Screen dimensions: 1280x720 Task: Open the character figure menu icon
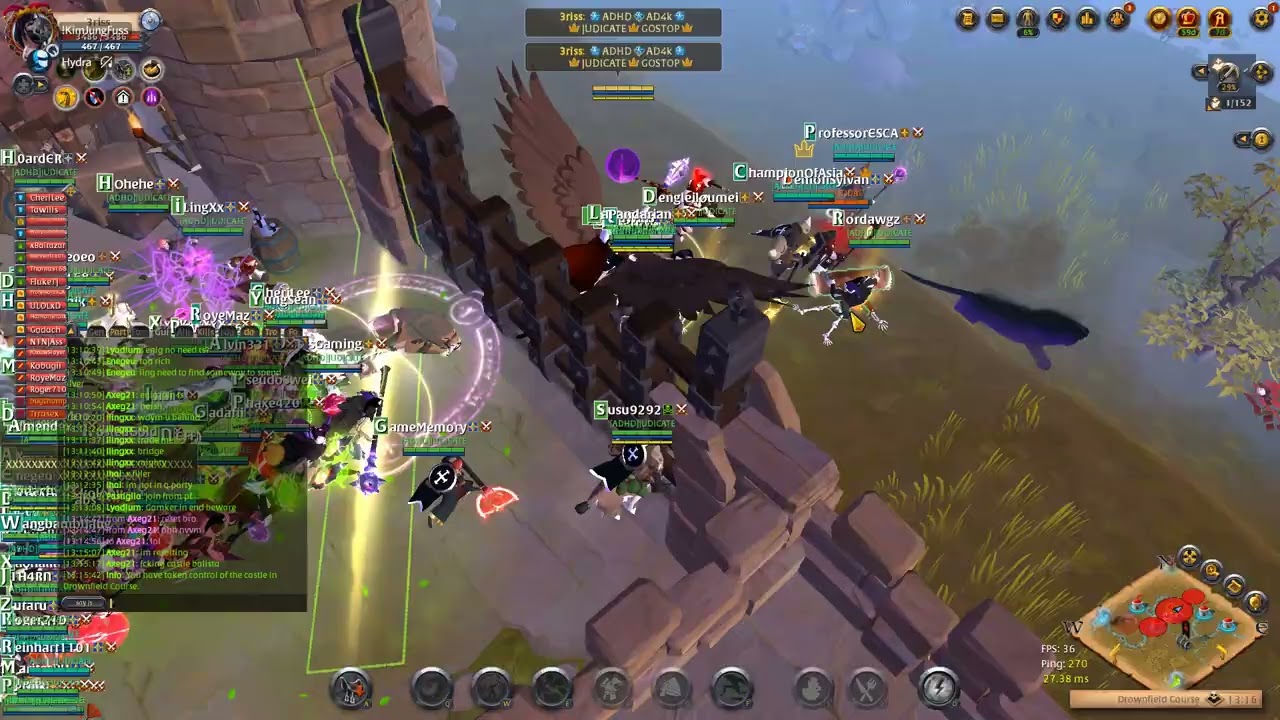[1027, 18]
